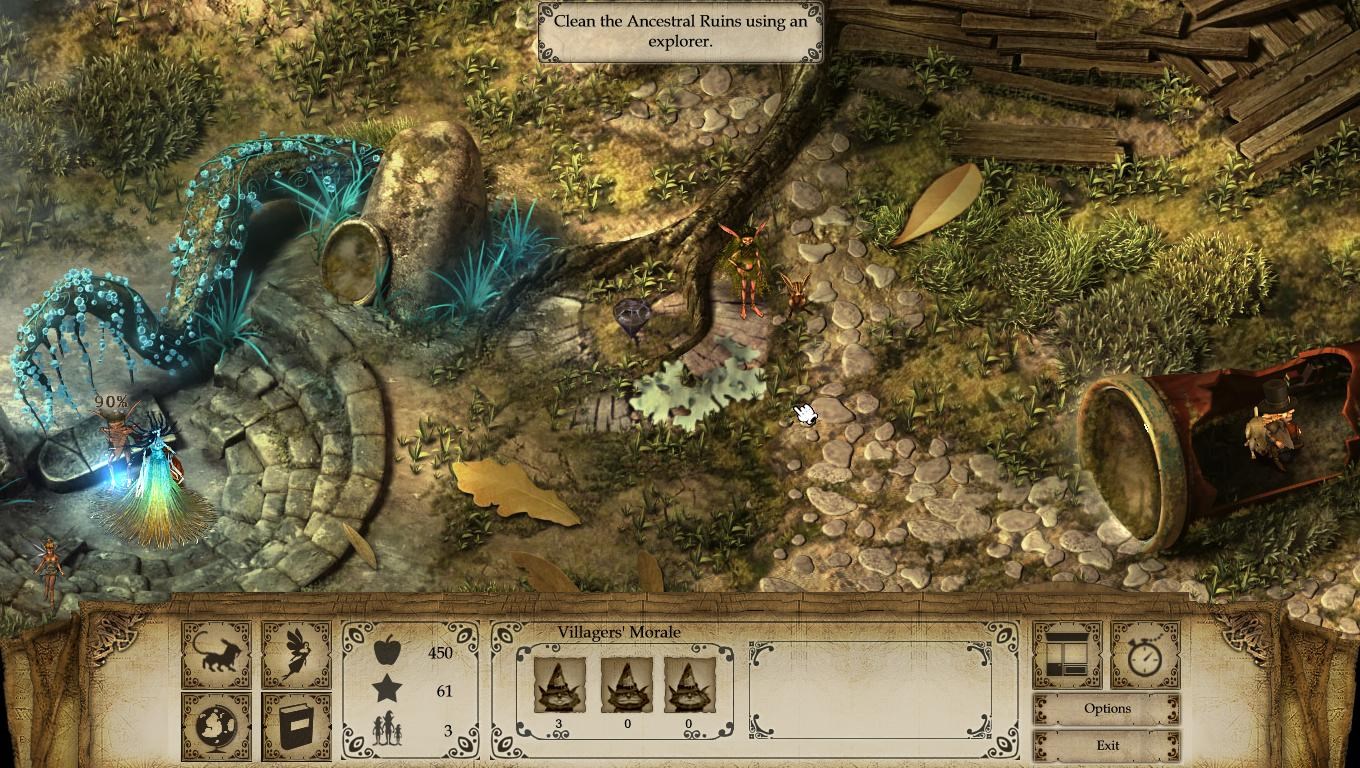The image size is (1360, 768).
Task: Select the fairy spirits icon
Action: coord(296,654)
